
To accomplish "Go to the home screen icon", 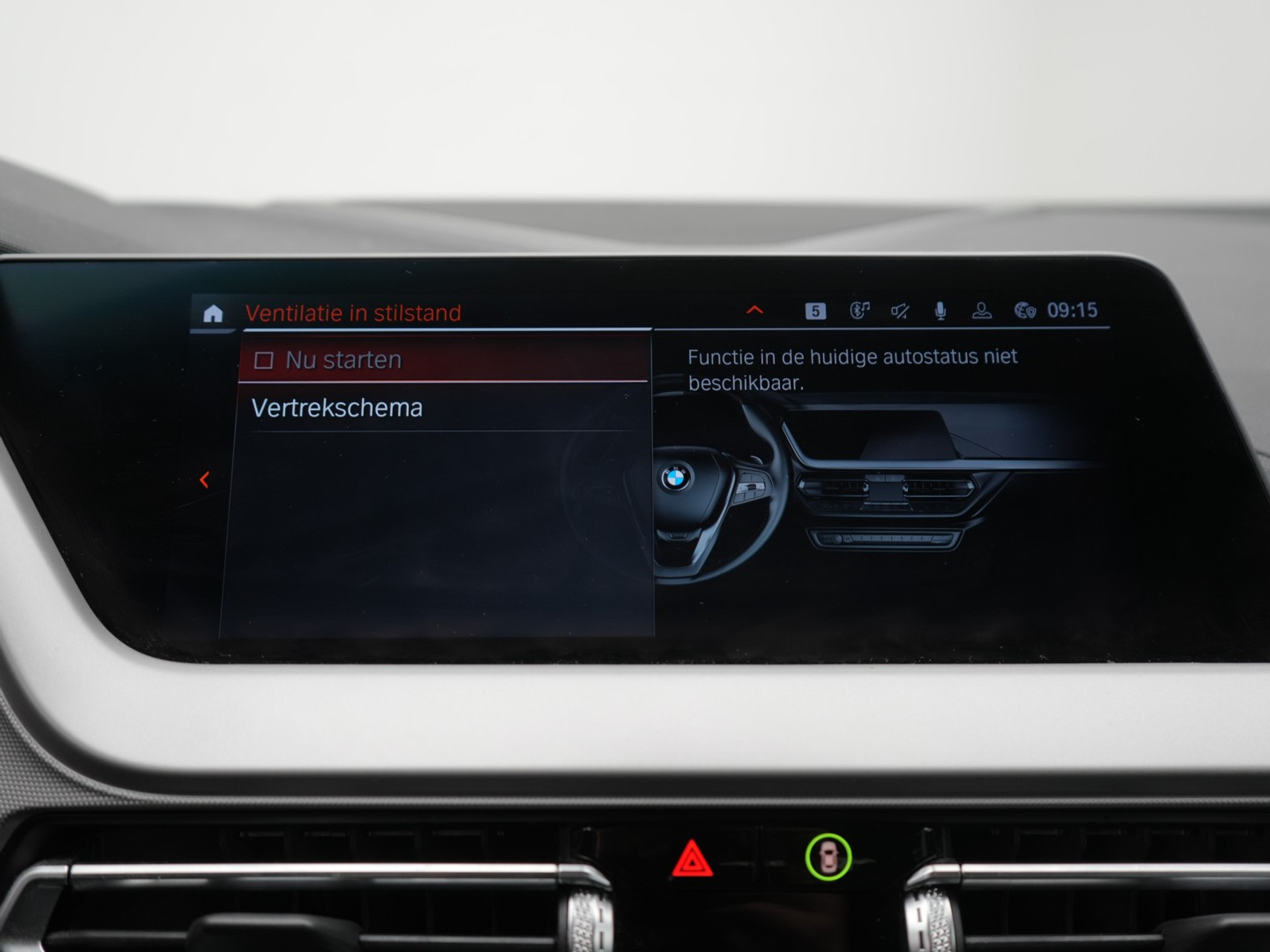I will (x=213, y=313).
